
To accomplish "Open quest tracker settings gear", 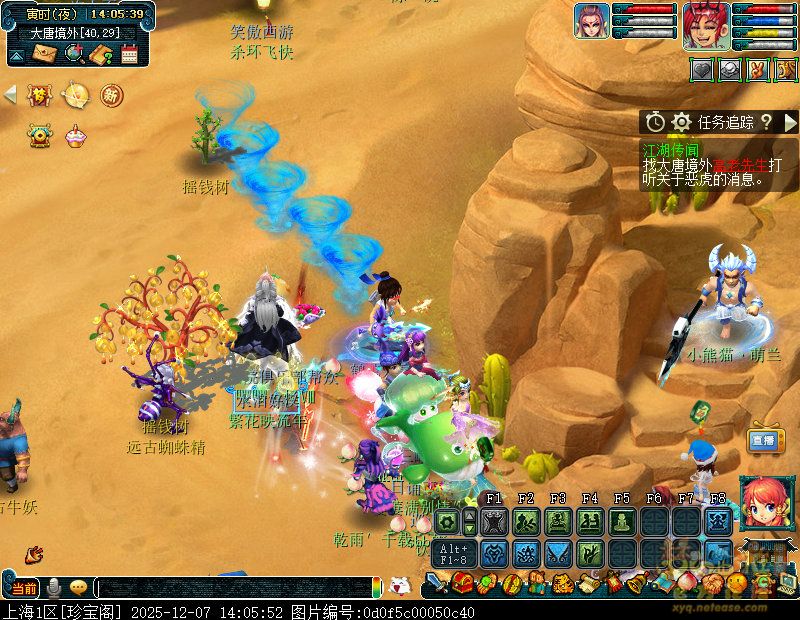I will [682, 122].
